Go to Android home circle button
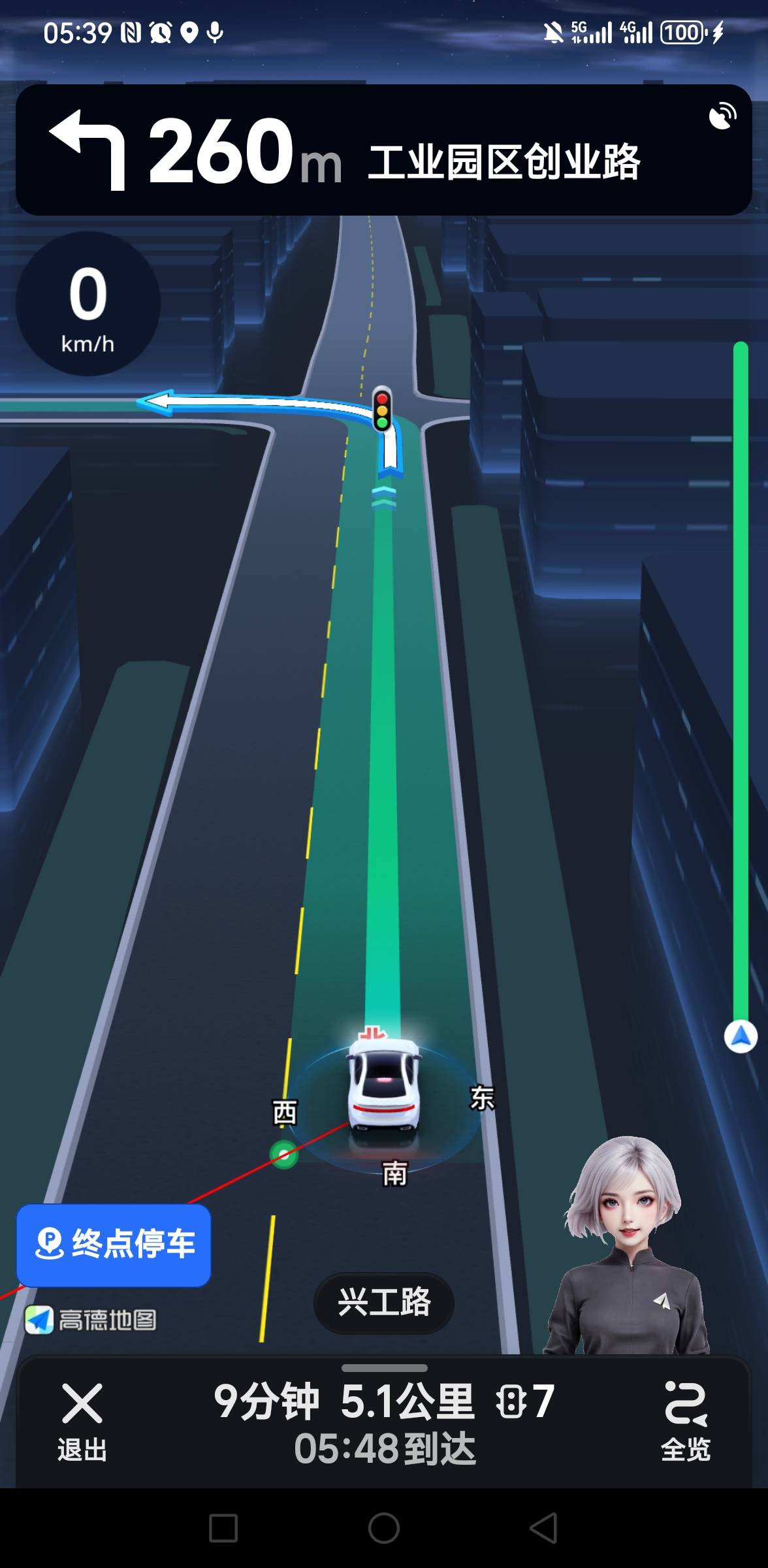The height and width of the screenshot is (1568, 768). coord(384,1528)
